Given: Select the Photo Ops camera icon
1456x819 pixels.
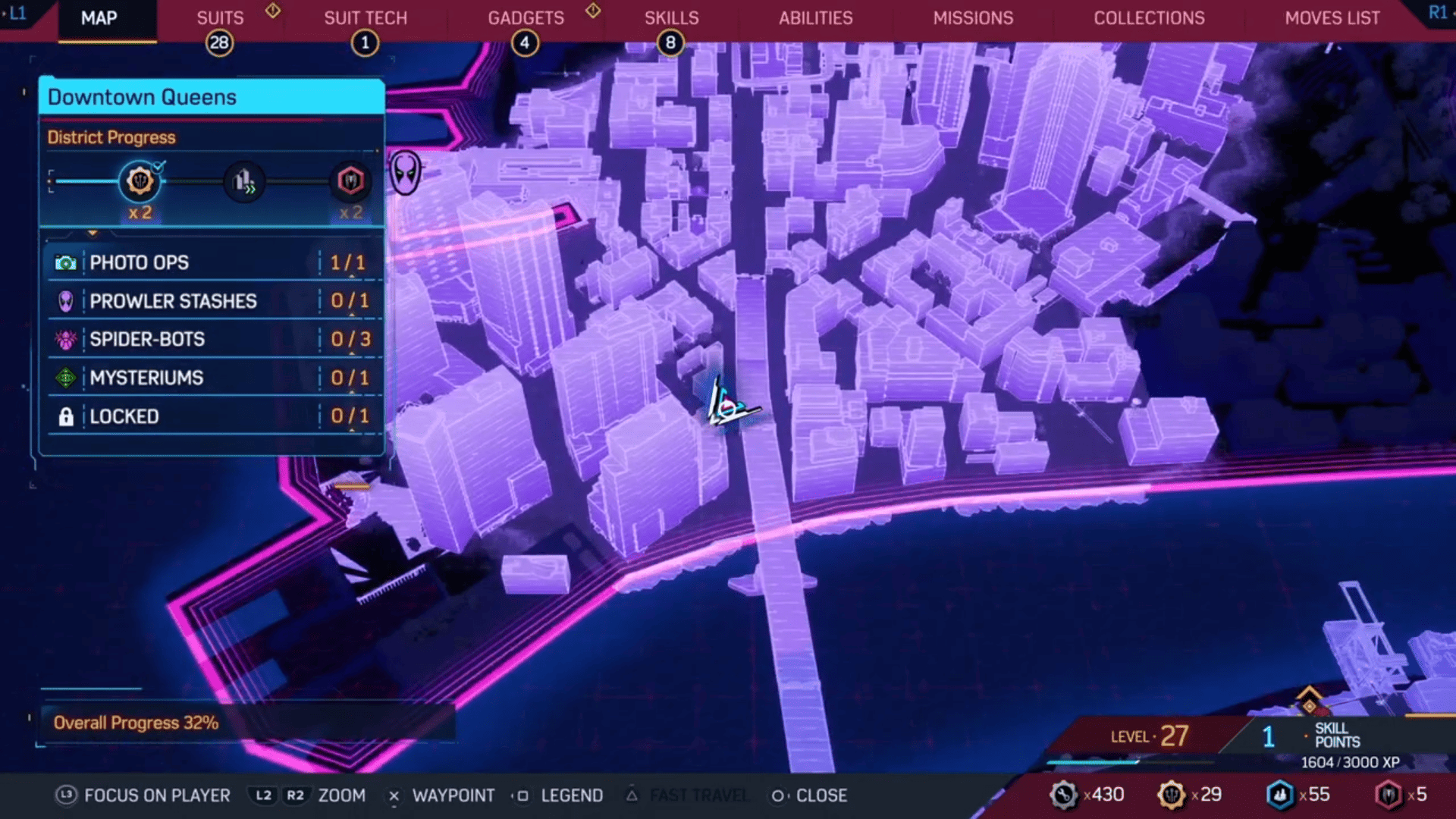Looking at the screenshot, I should click(x=67, y=262).
